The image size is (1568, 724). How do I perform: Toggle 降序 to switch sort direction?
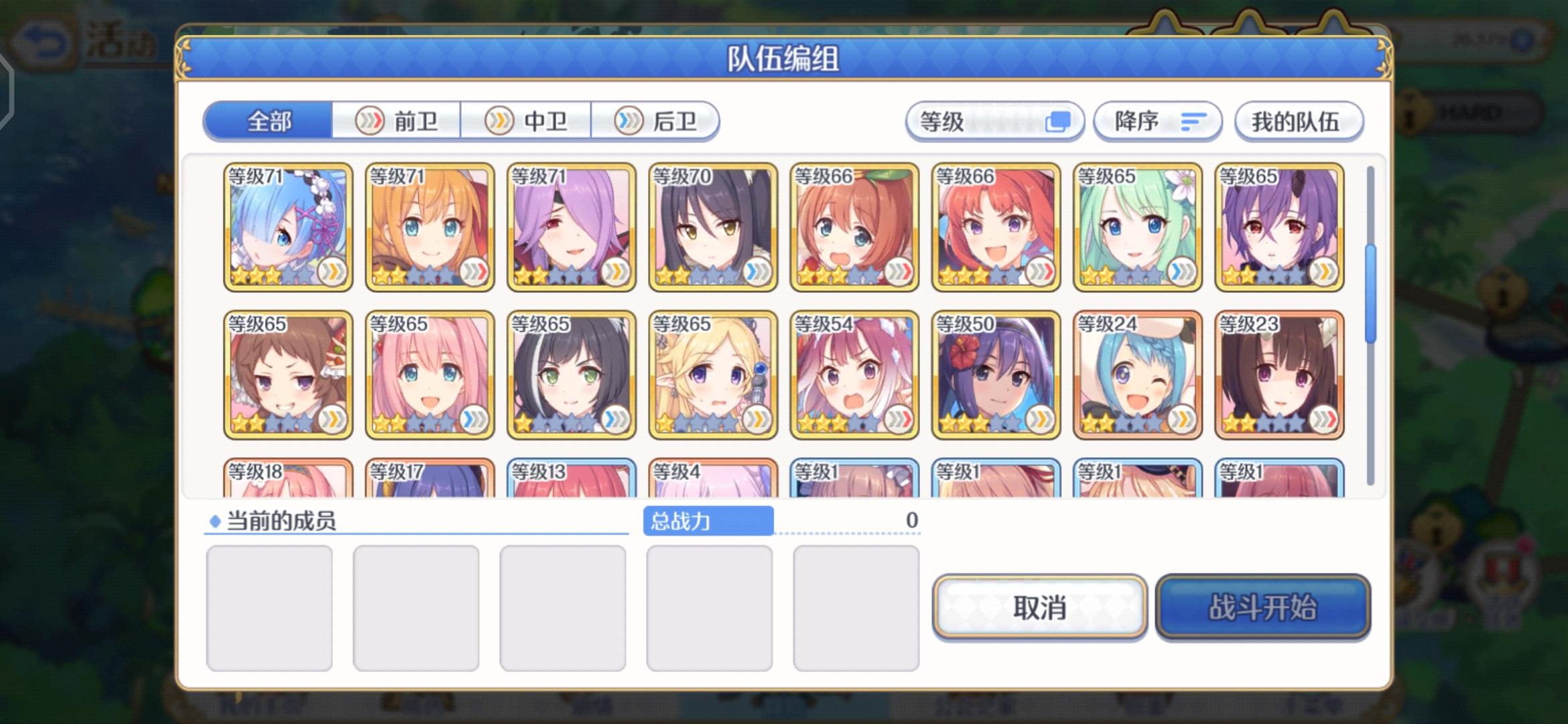pos(1156,122)
